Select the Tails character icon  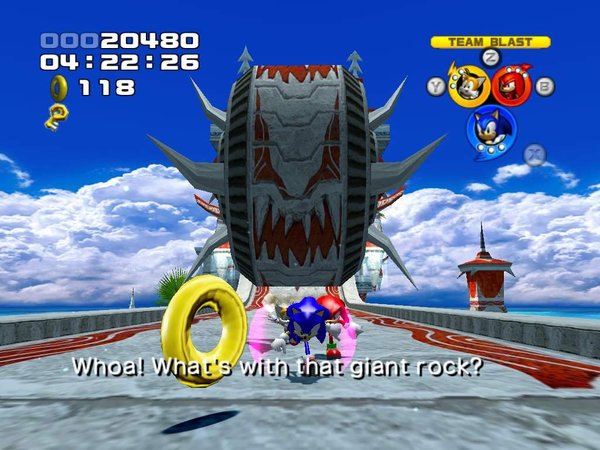468,87
